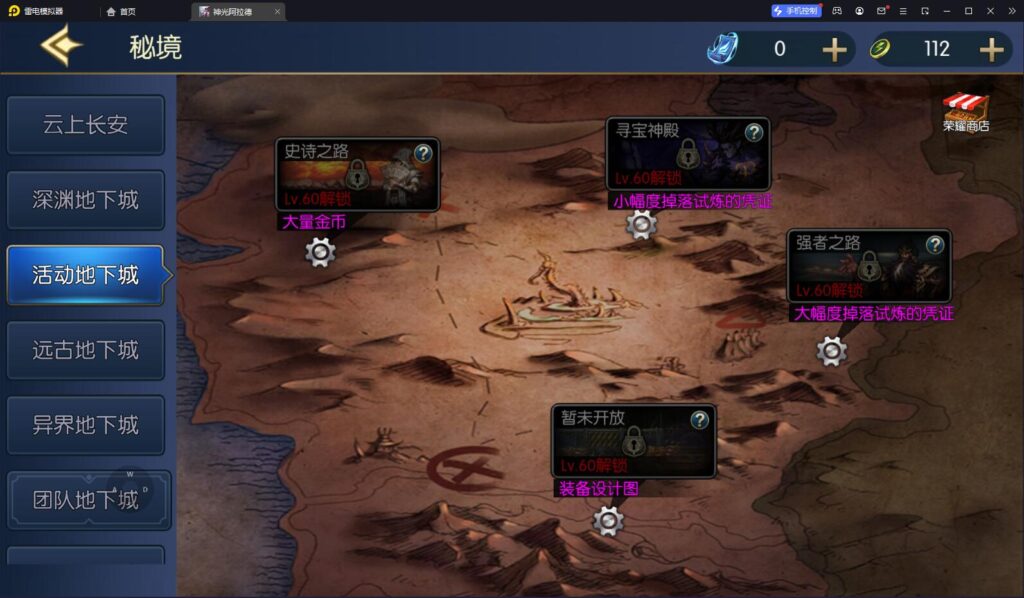Add more blue crystal currency
Screen dimensions: 1024x598
coord(834,49)
